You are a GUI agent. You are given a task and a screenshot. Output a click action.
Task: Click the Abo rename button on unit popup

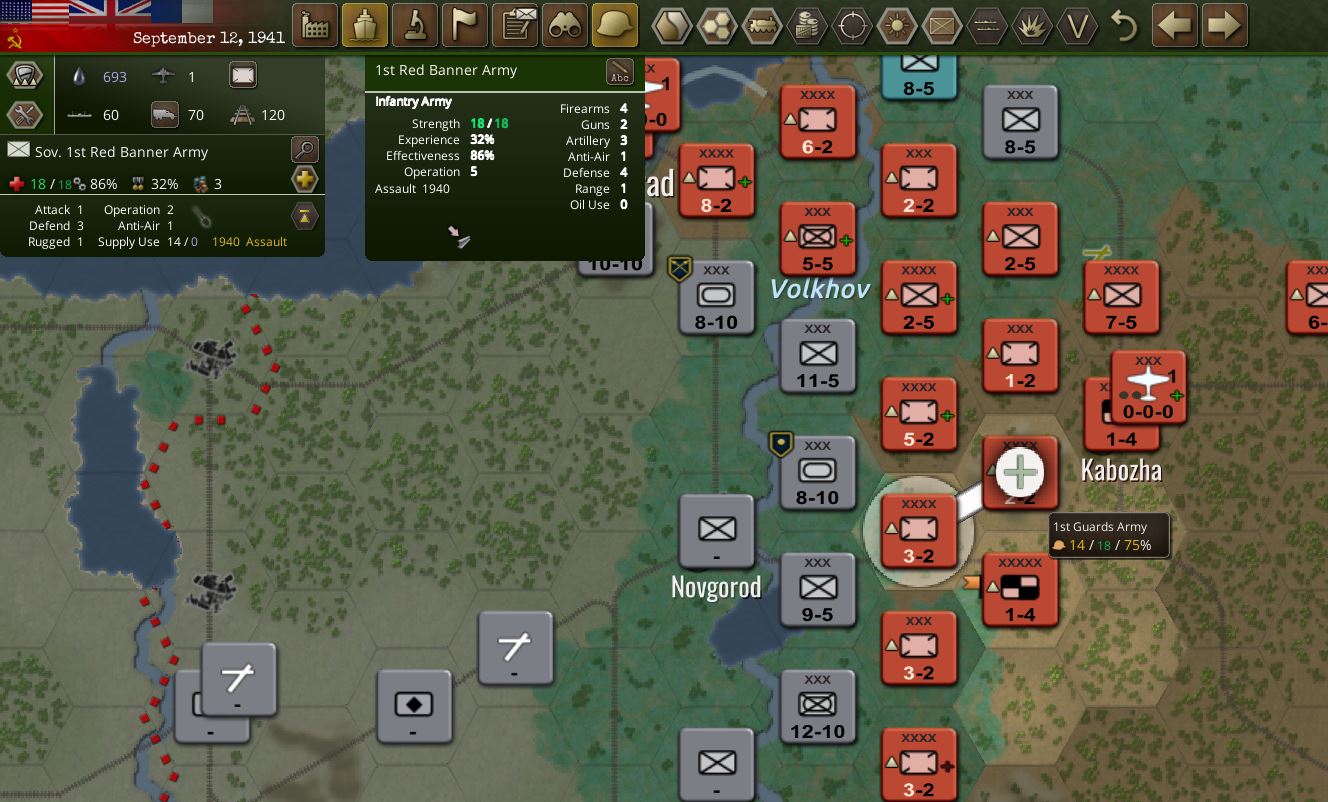pos(619,71)
